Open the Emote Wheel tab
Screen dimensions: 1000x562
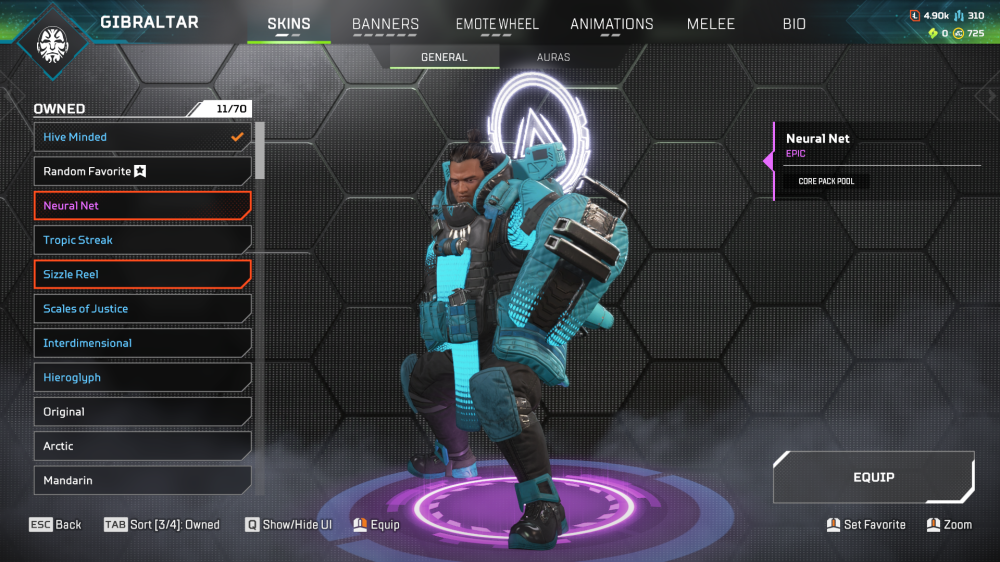pos(497,24)
